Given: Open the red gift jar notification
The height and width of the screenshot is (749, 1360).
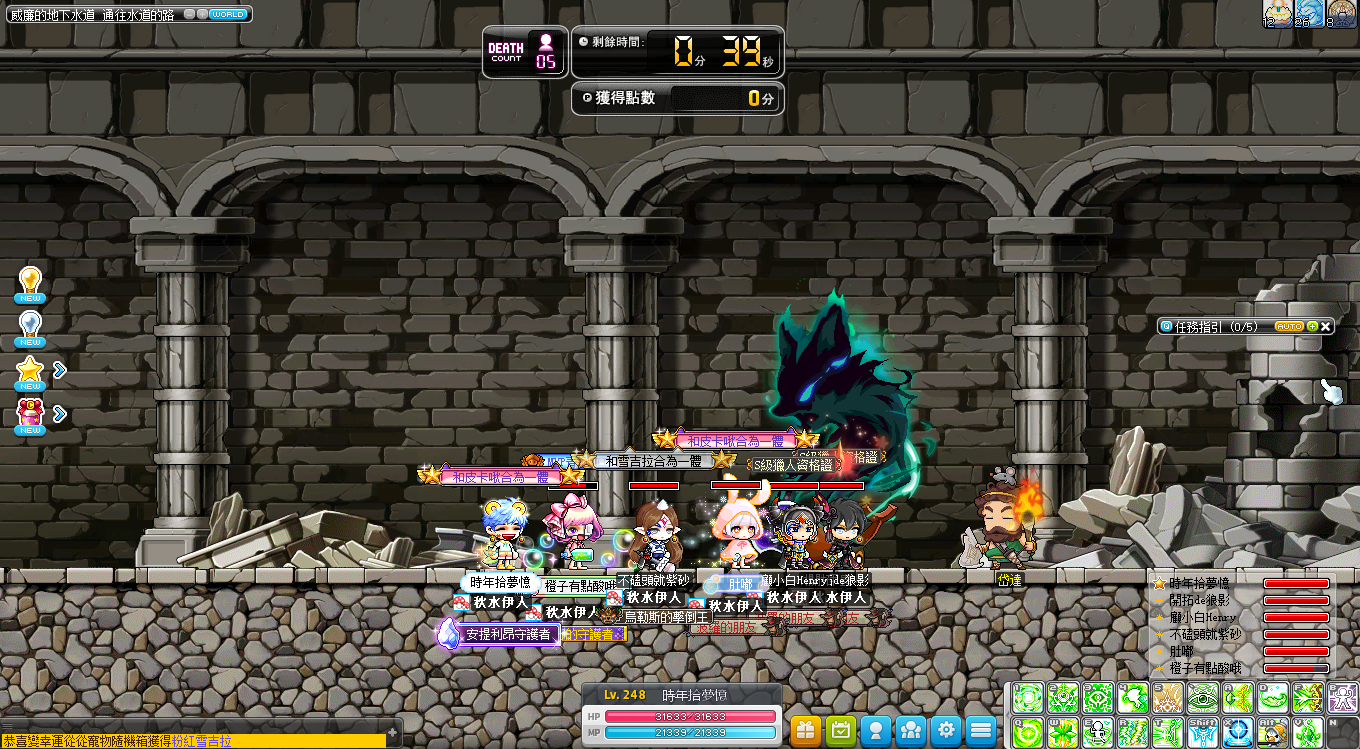Looking at the screenshot, I should [30, 414].
